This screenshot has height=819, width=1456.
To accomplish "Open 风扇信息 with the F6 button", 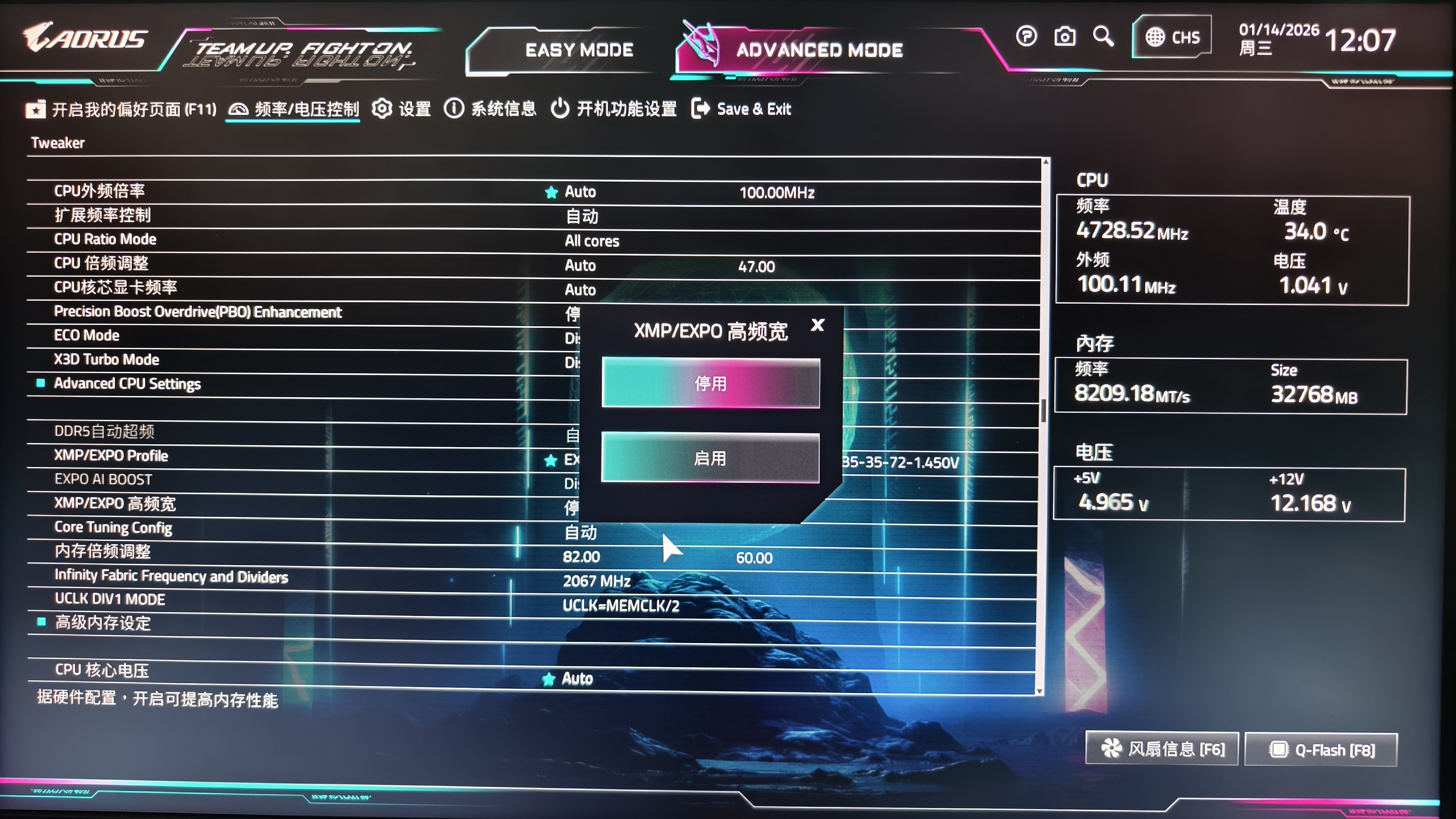I will 1162,749.
